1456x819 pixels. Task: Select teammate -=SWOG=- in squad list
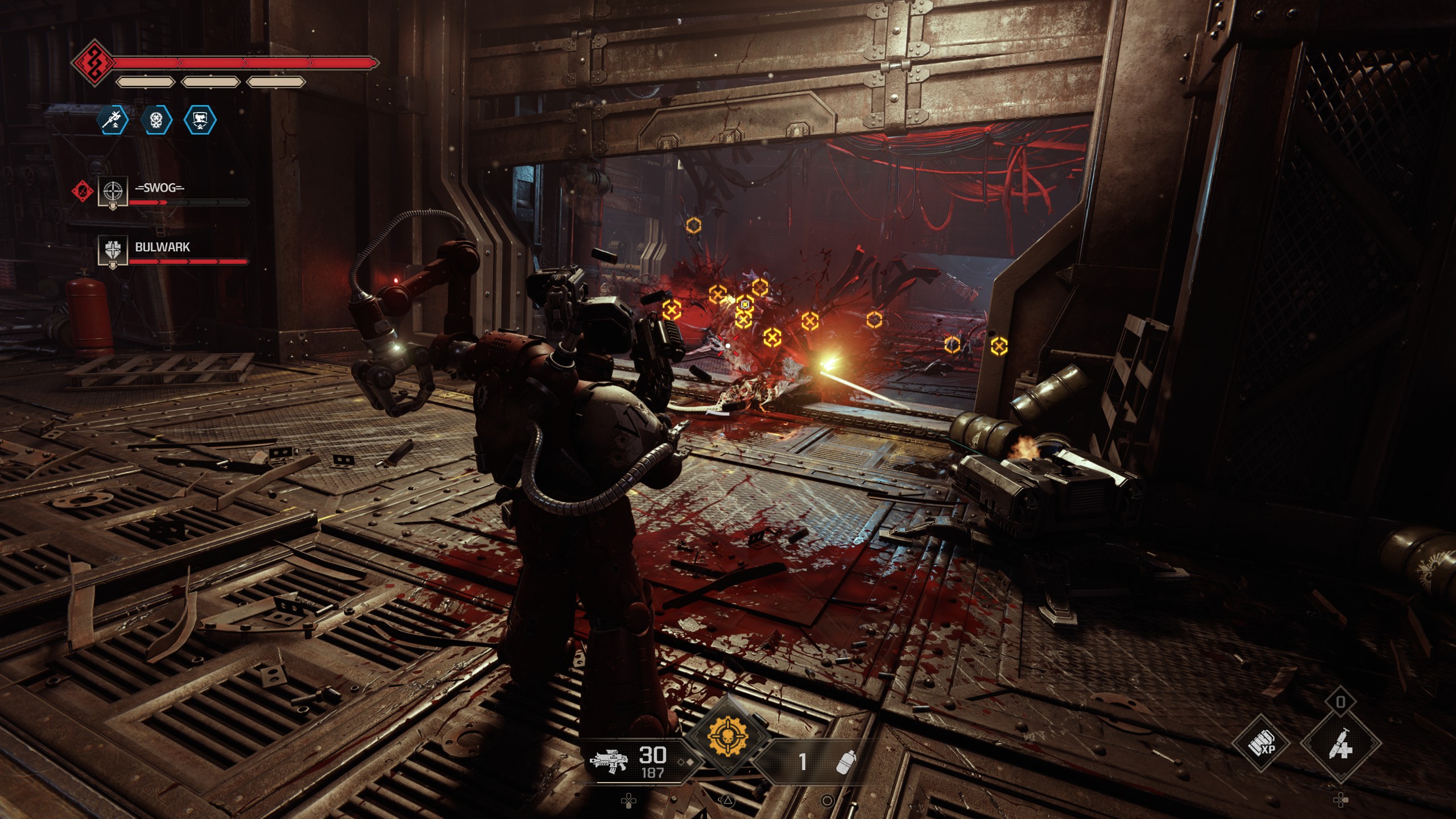159,188
